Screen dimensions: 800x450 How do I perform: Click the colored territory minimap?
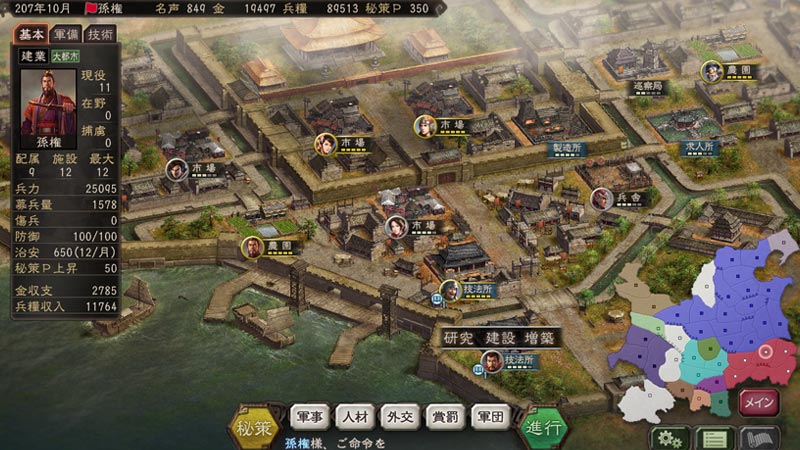tap(700, 320)
